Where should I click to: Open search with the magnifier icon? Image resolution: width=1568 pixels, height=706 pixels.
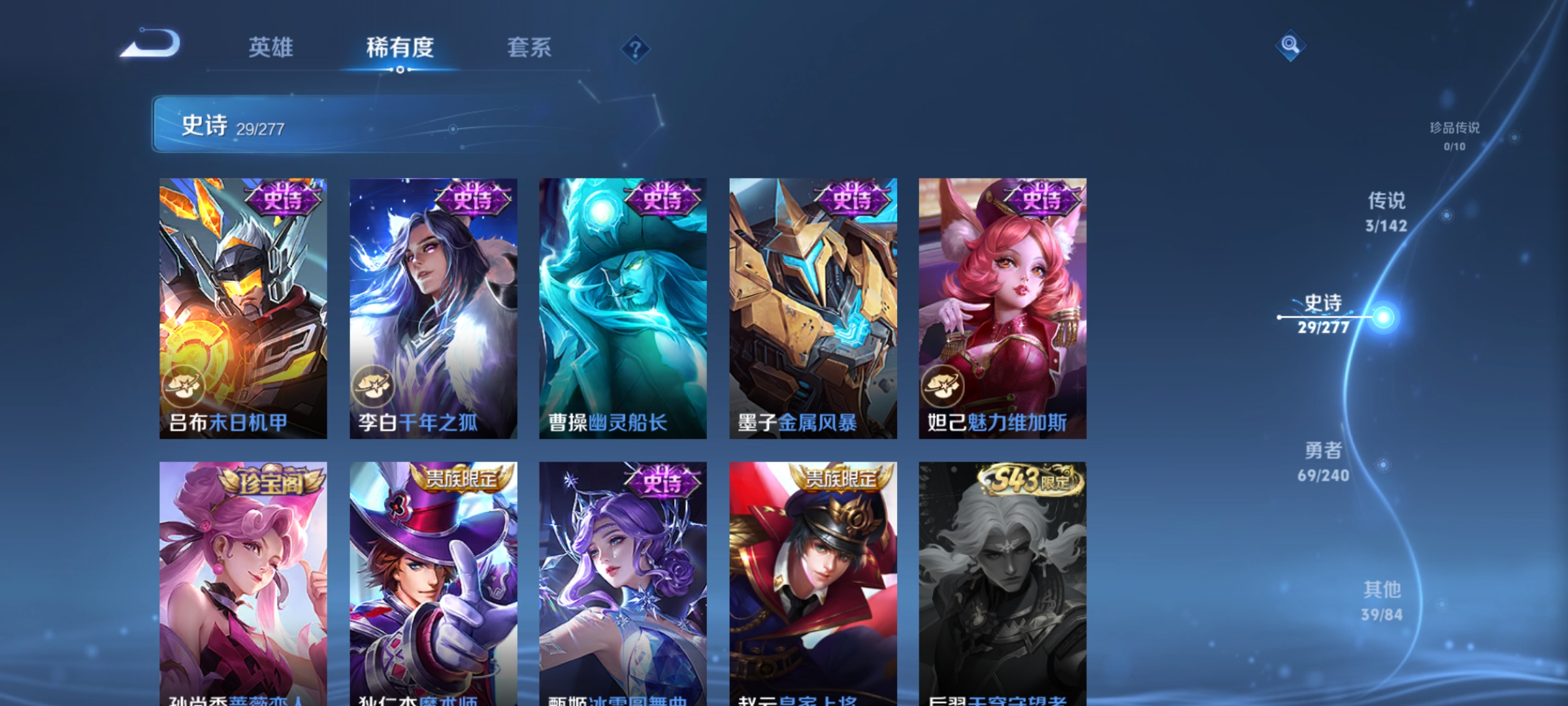tap(1289, 47)
